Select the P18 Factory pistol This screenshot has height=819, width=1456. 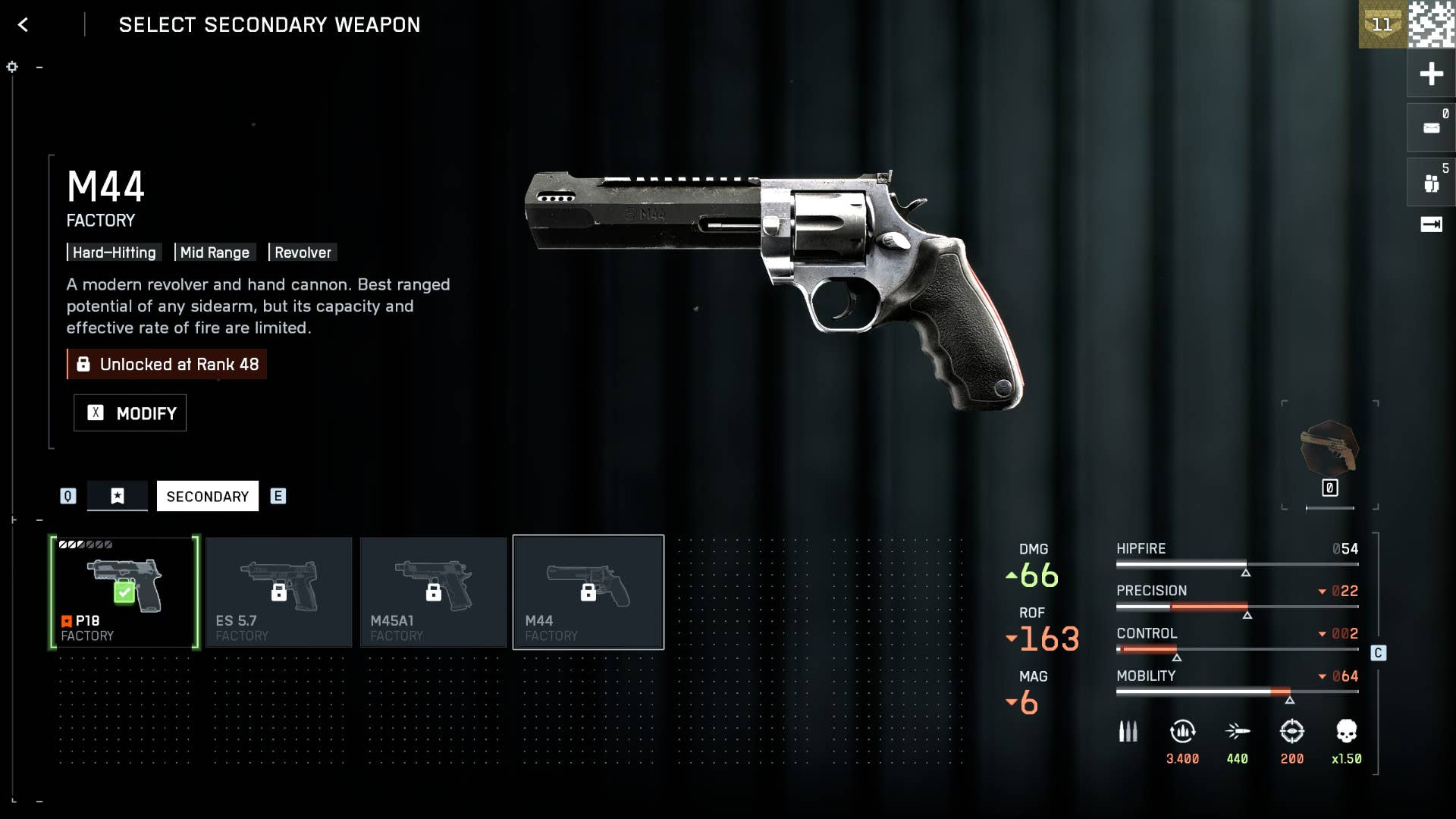click(x=124, y=592)
